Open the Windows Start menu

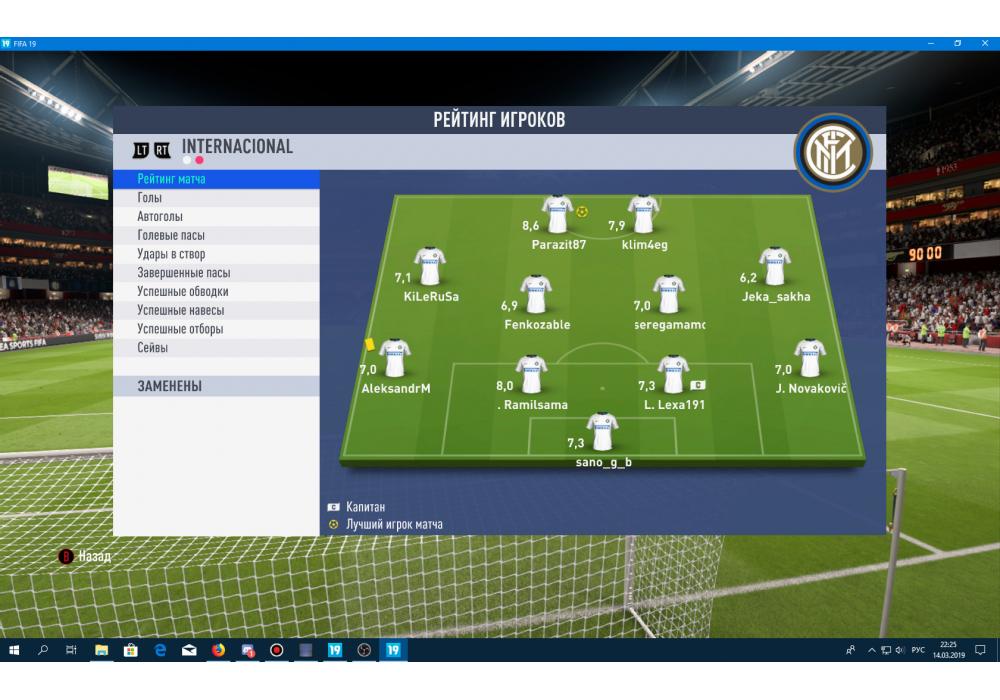(x=14, y=650)
